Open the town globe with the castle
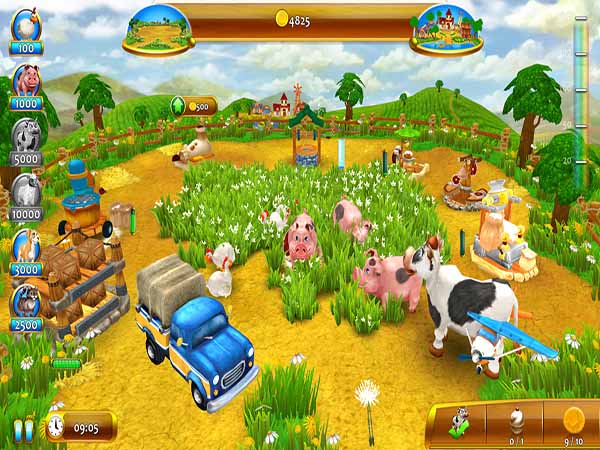The height and width of the screenshot is (450, 600). tap(445, 27)
